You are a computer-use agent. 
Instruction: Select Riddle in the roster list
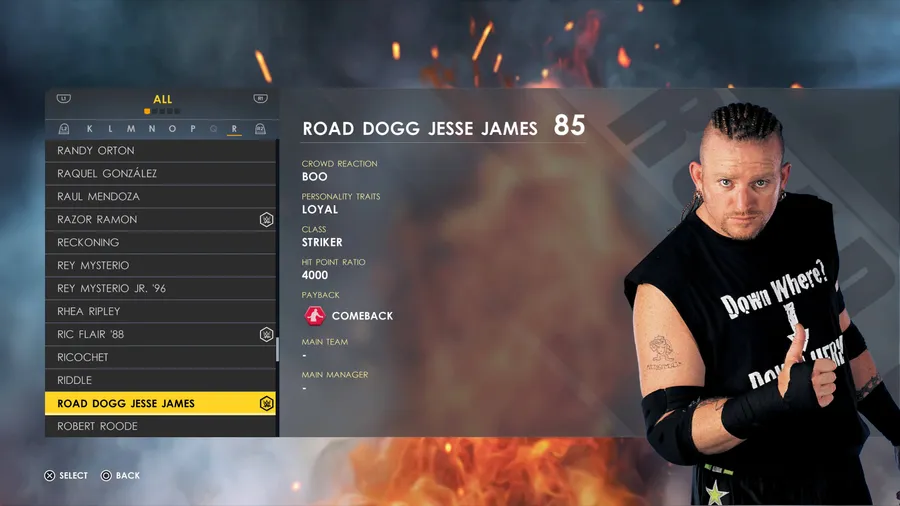click(160, 380)
